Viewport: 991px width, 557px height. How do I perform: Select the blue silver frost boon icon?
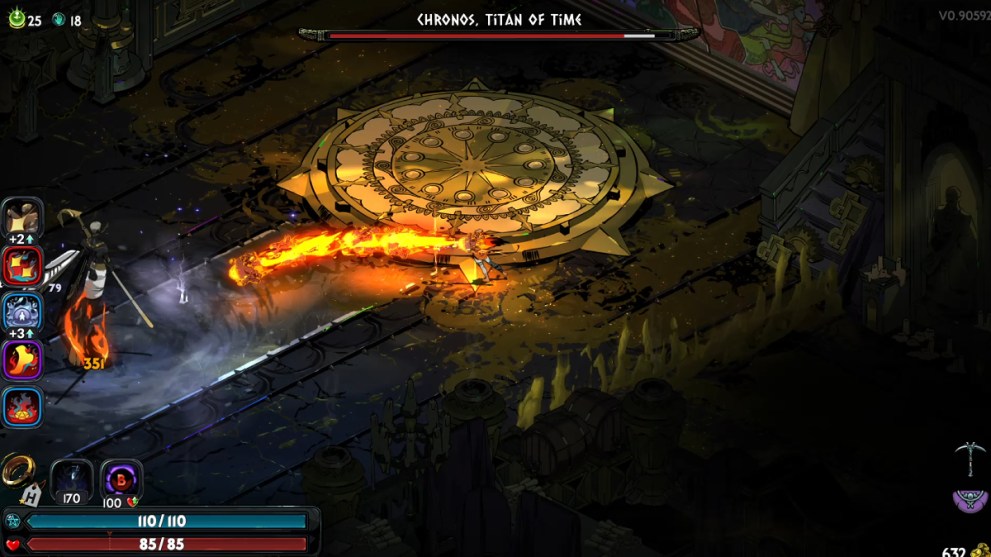(x=22, y=312)
